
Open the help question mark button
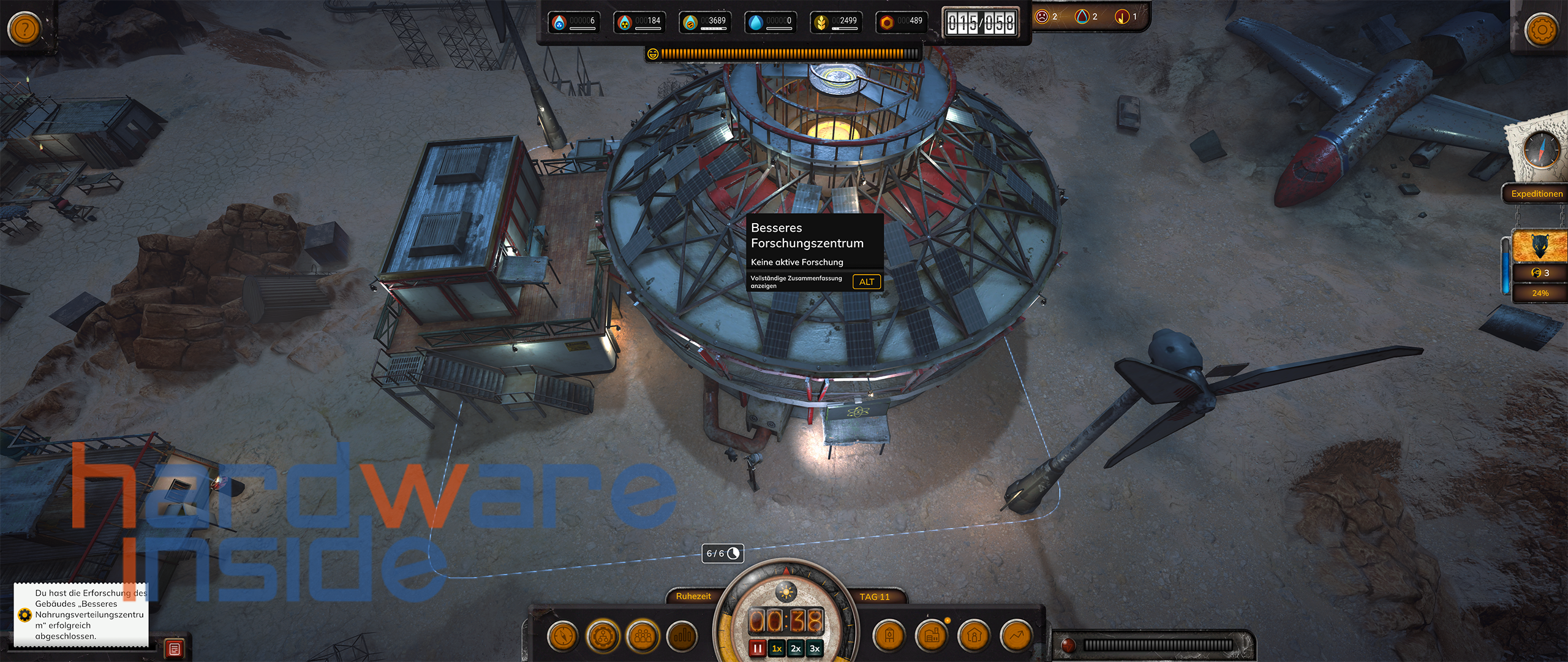[x=24, y=28]
